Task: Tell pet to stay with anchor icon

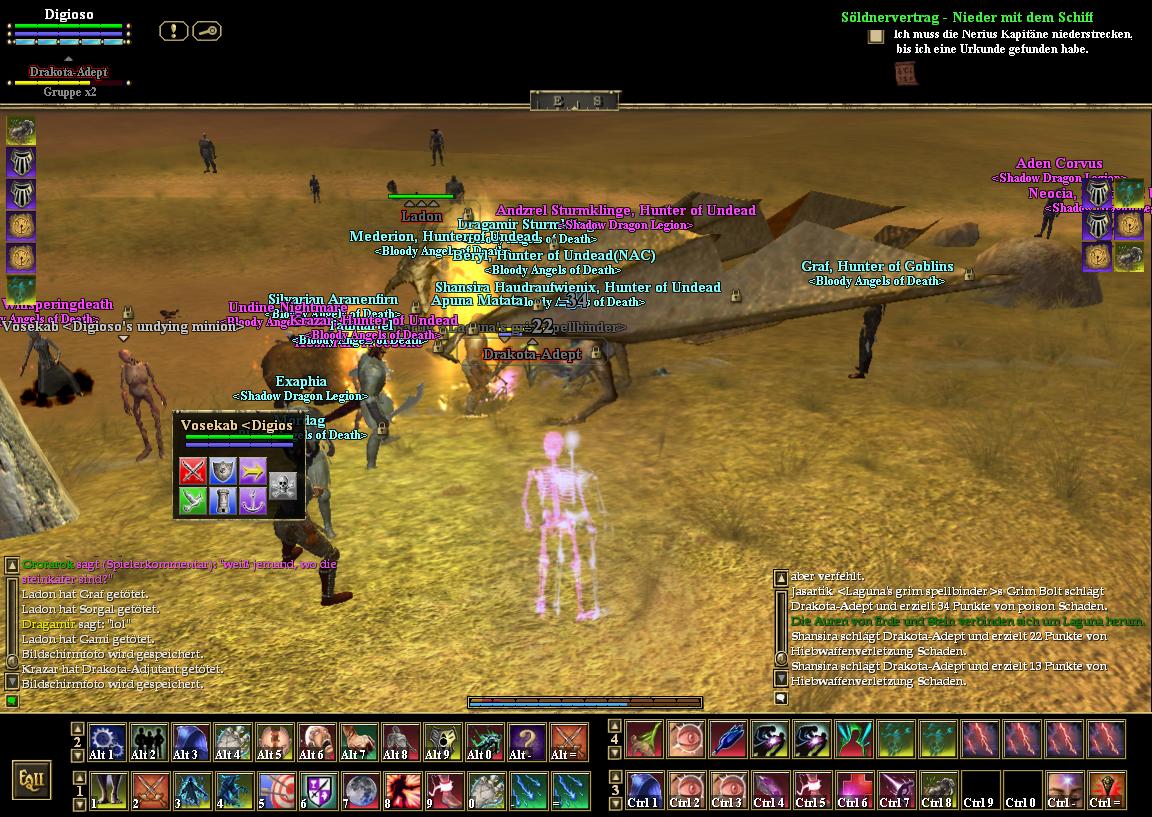Action: pyautogui.click(x=253, y=501)
